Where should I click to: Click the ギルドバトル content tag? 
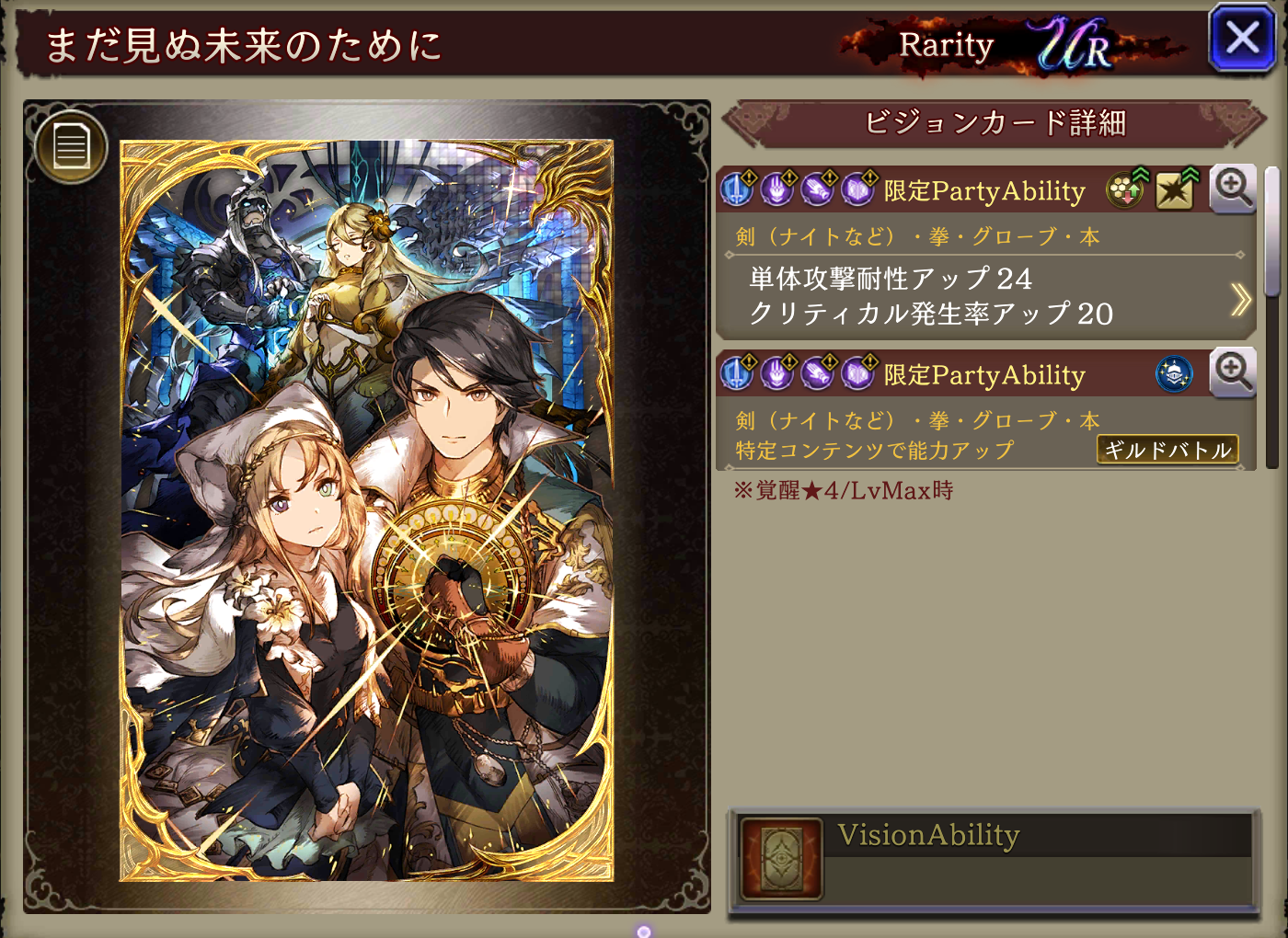pyautogui.click(x=1167, y=450)
